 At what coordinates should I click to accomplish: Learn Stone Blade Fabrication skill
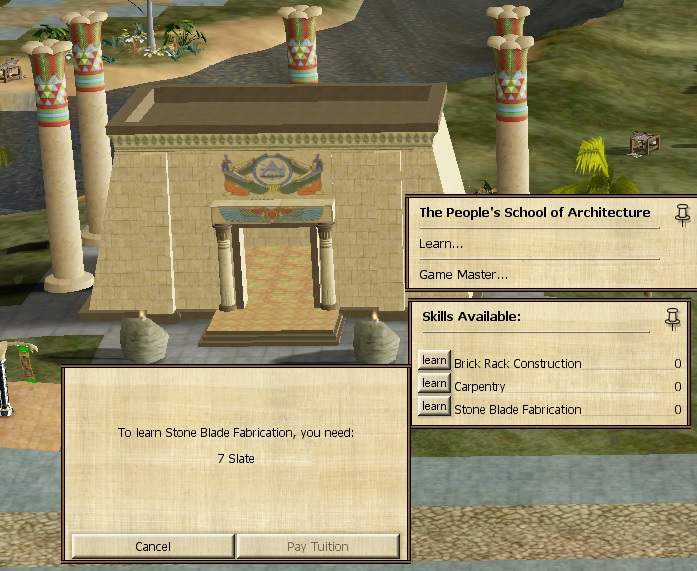point(433,407)
